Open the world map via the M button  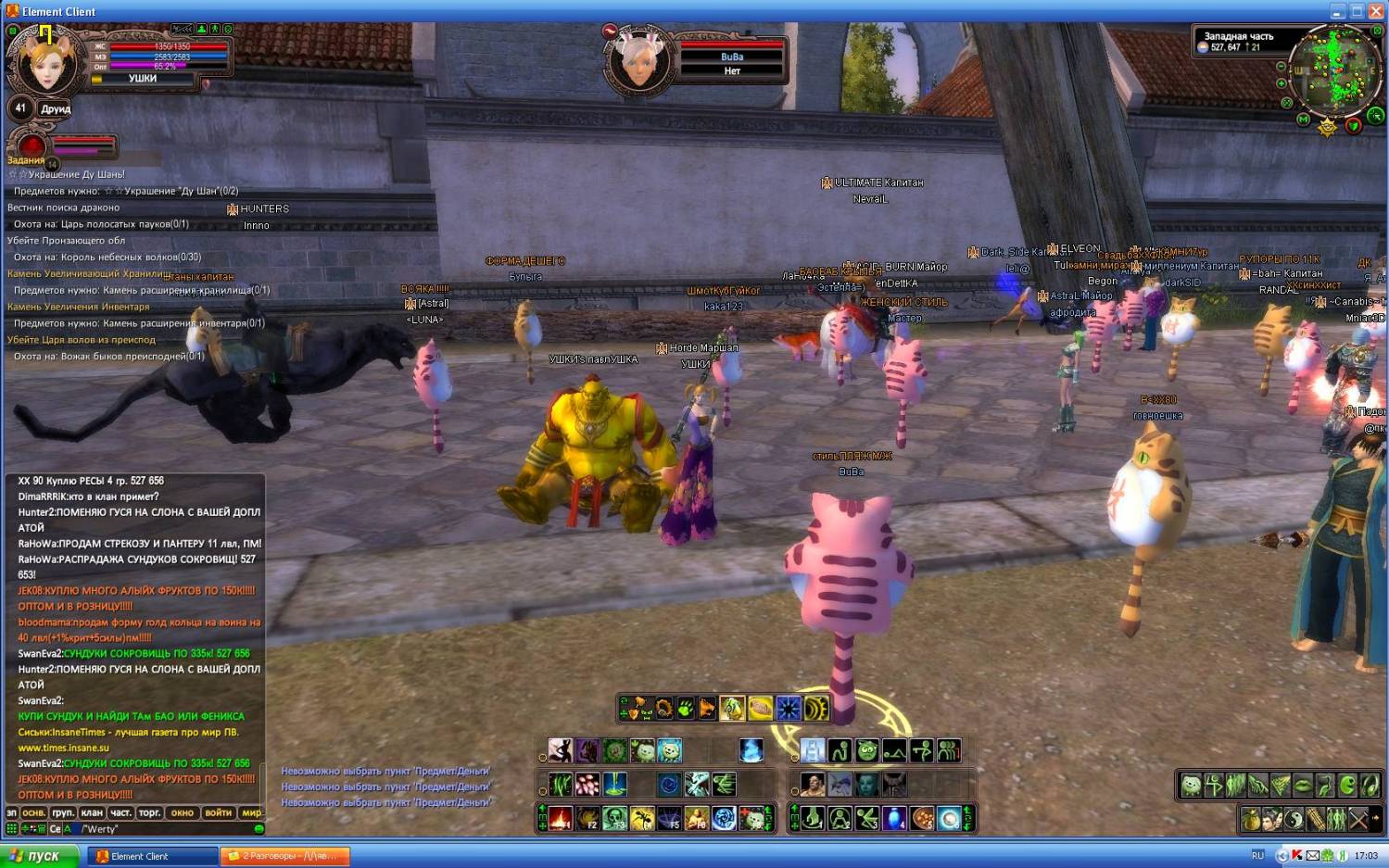[x=1303, y=120]
